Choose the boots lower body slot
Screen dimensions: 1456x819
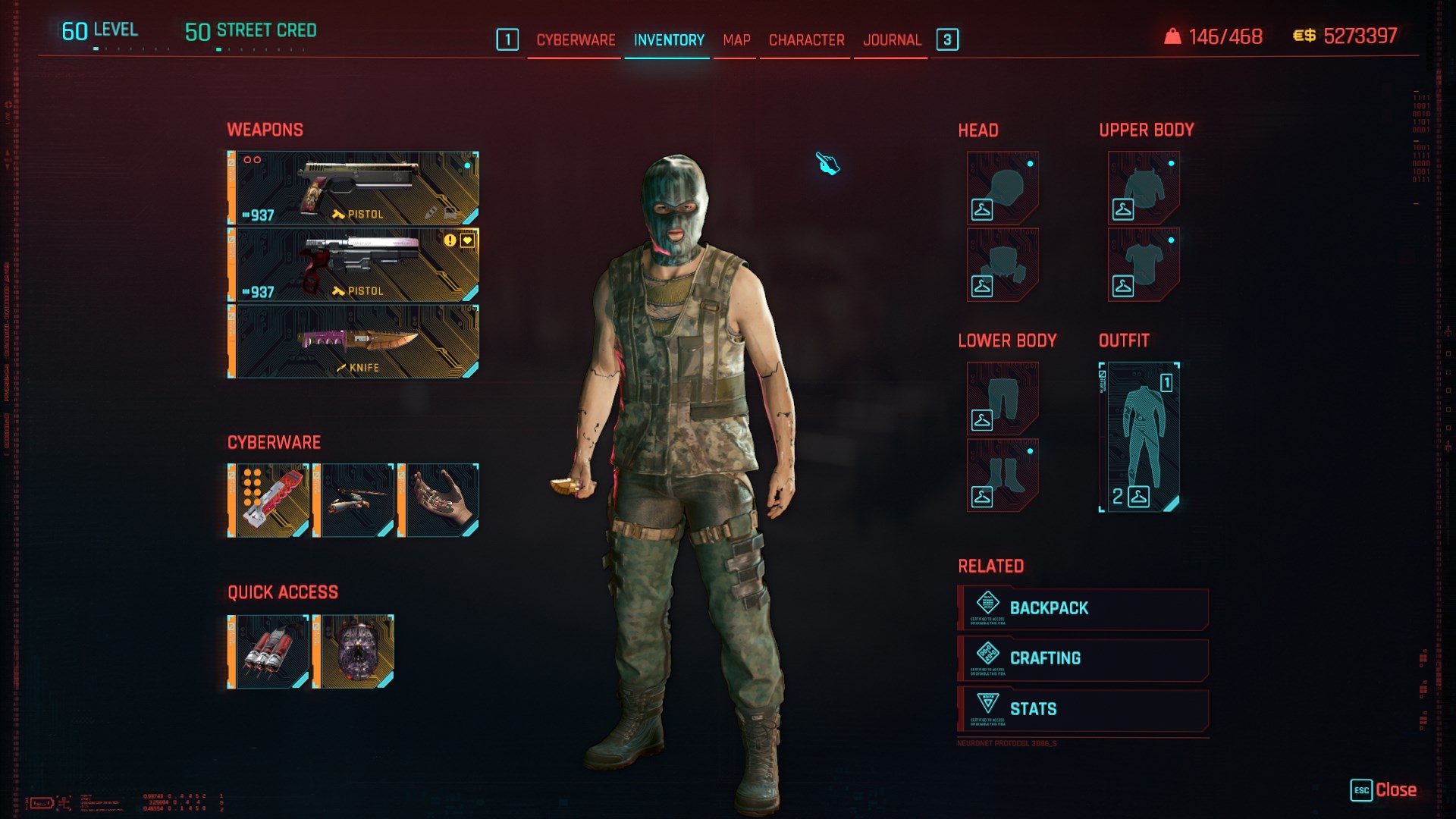1003,475
